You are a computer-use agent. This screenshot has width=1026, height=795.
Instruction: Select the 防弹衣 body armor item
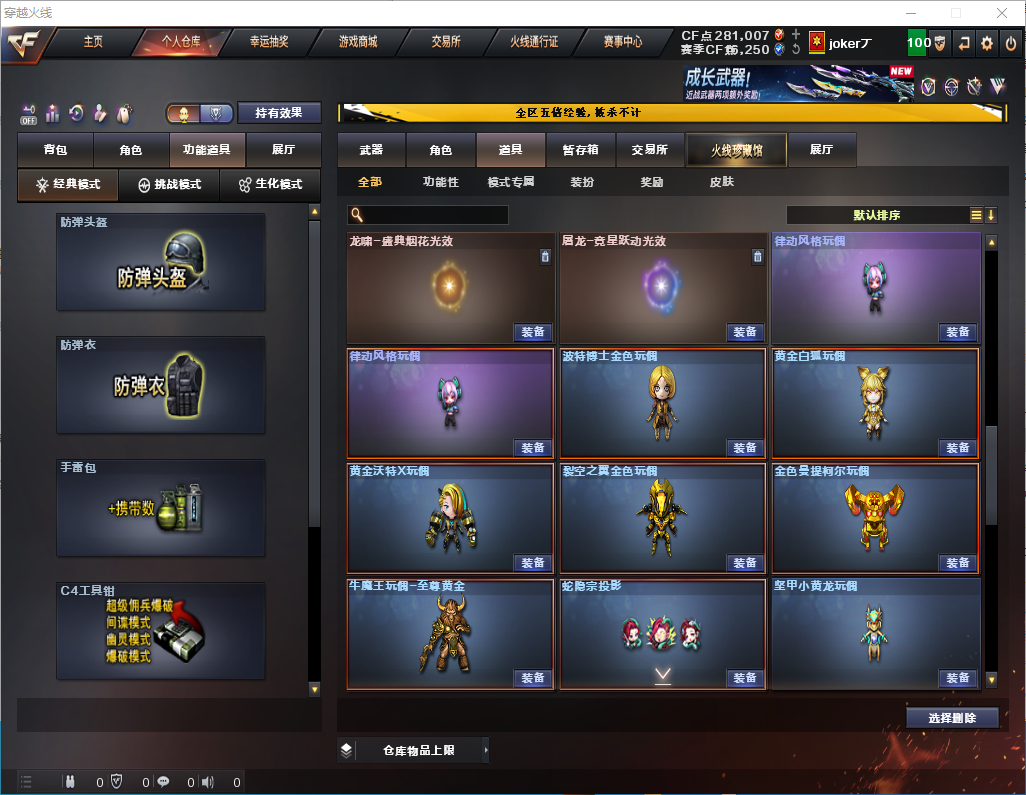tap(161, 385)
